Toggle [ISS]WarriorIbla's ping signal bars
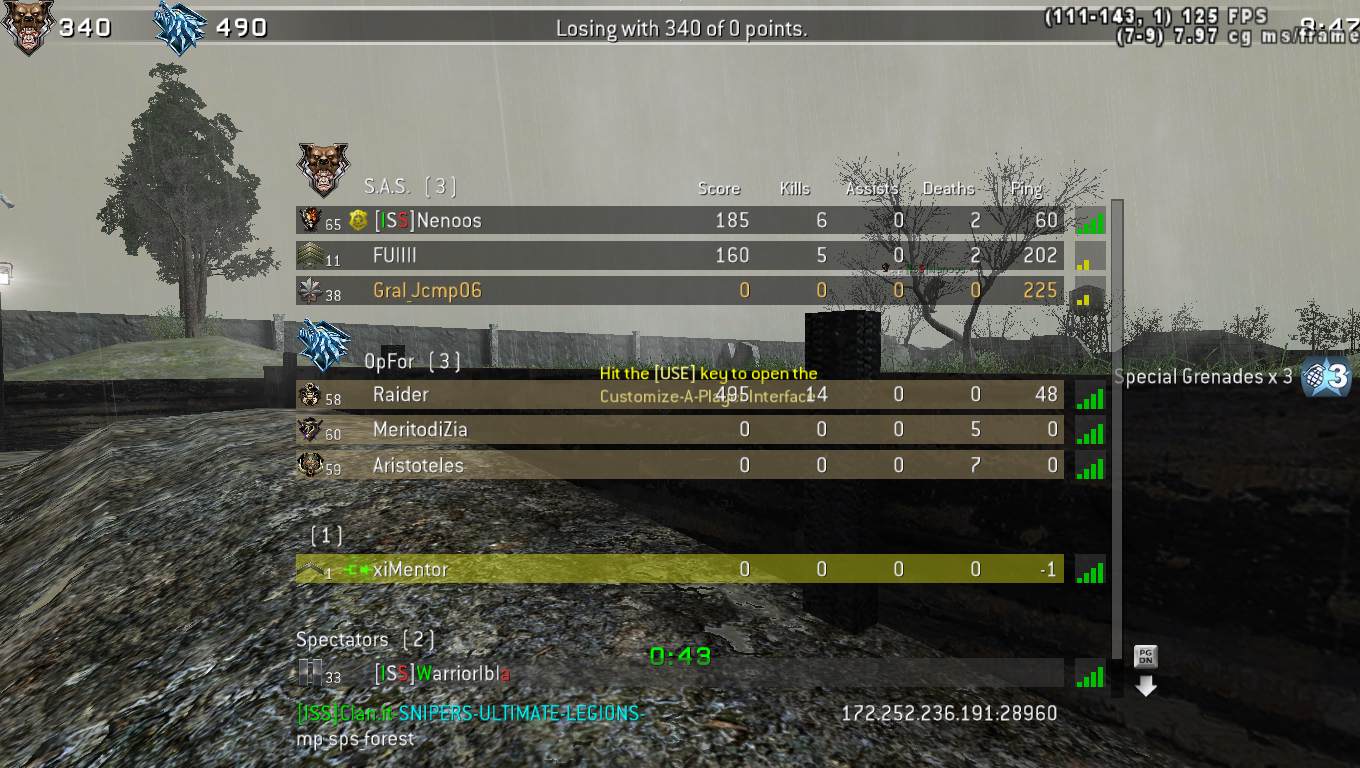Viewport: 1360px width, 768px height. point(1089,676)
